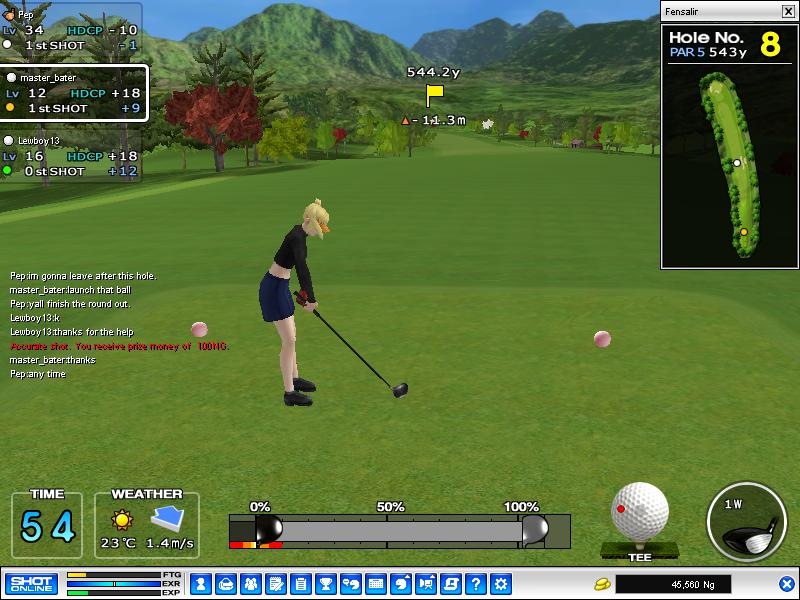The image size is (800, 600).
Task: Open the speech bubbles chat toolbar icon
Action: (351, 583)
